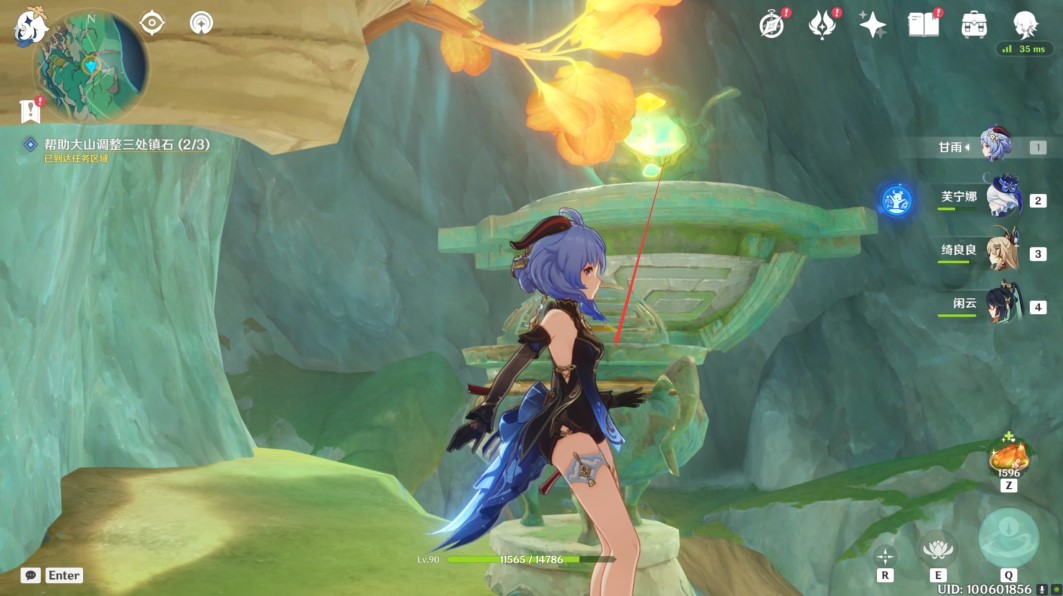This screenshot has height=596, width=1063.
Task: Activate the elemental burst skill
Action: [1008, 538]
